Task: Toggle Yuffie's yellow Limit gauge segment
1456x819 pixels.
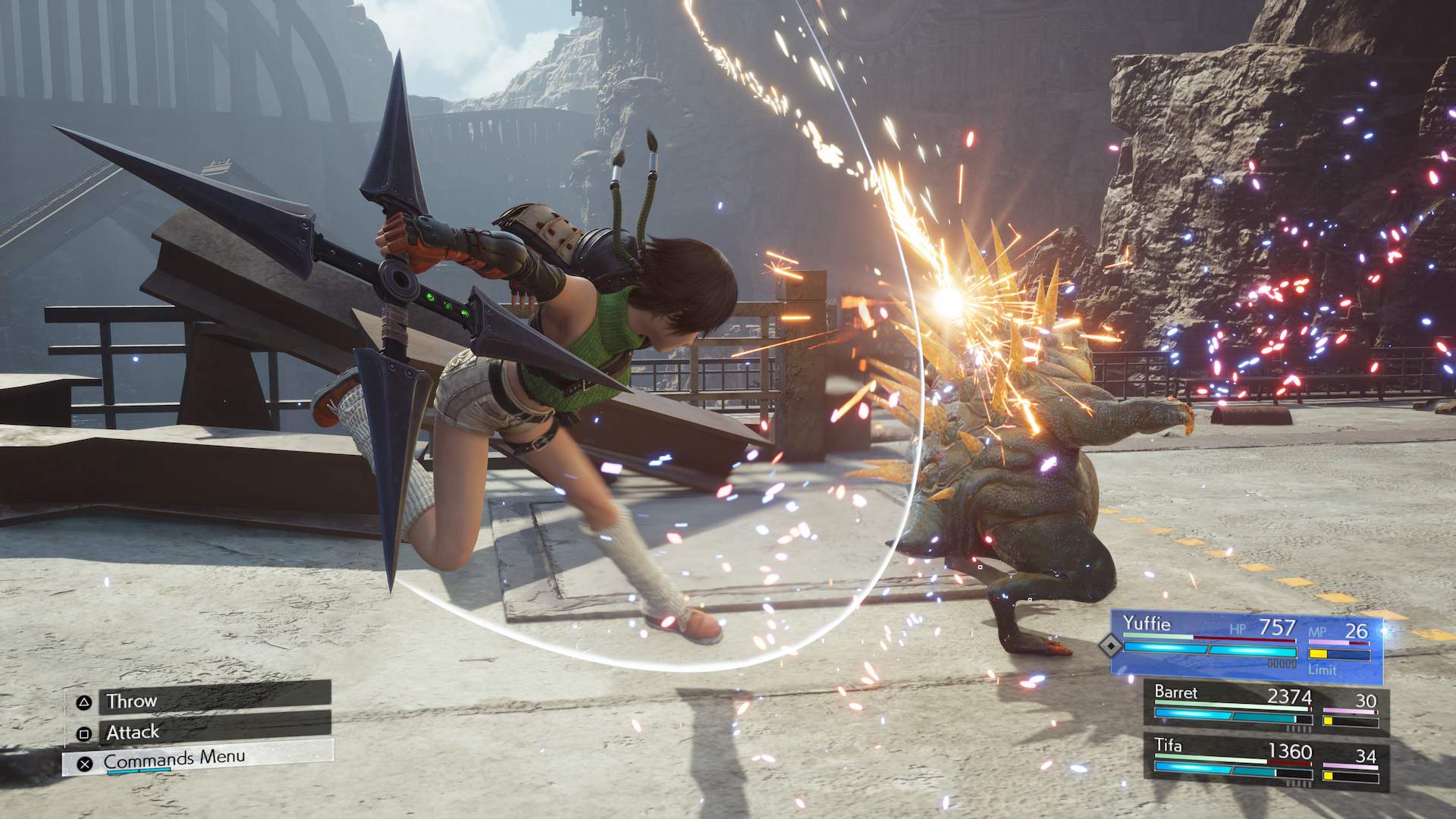Action: [1318, 654]
